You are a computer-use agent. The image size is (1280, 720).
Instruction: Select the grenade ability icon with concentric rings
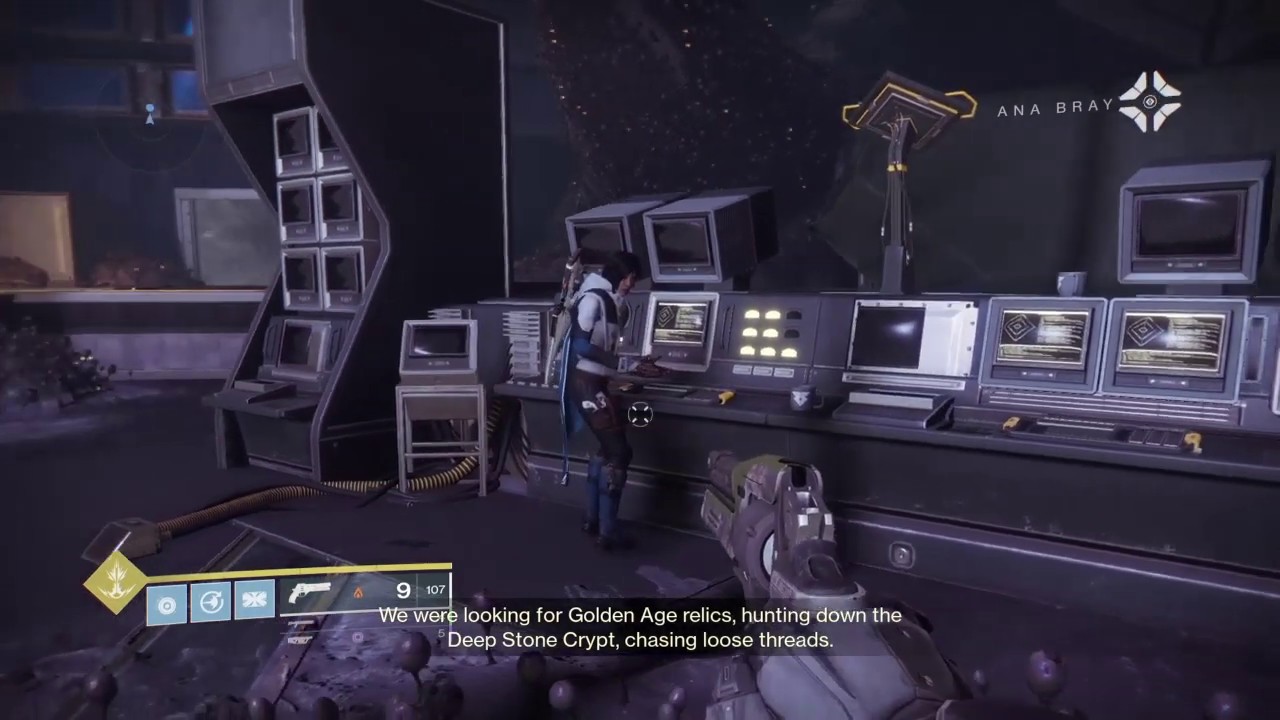coord(167,604)
